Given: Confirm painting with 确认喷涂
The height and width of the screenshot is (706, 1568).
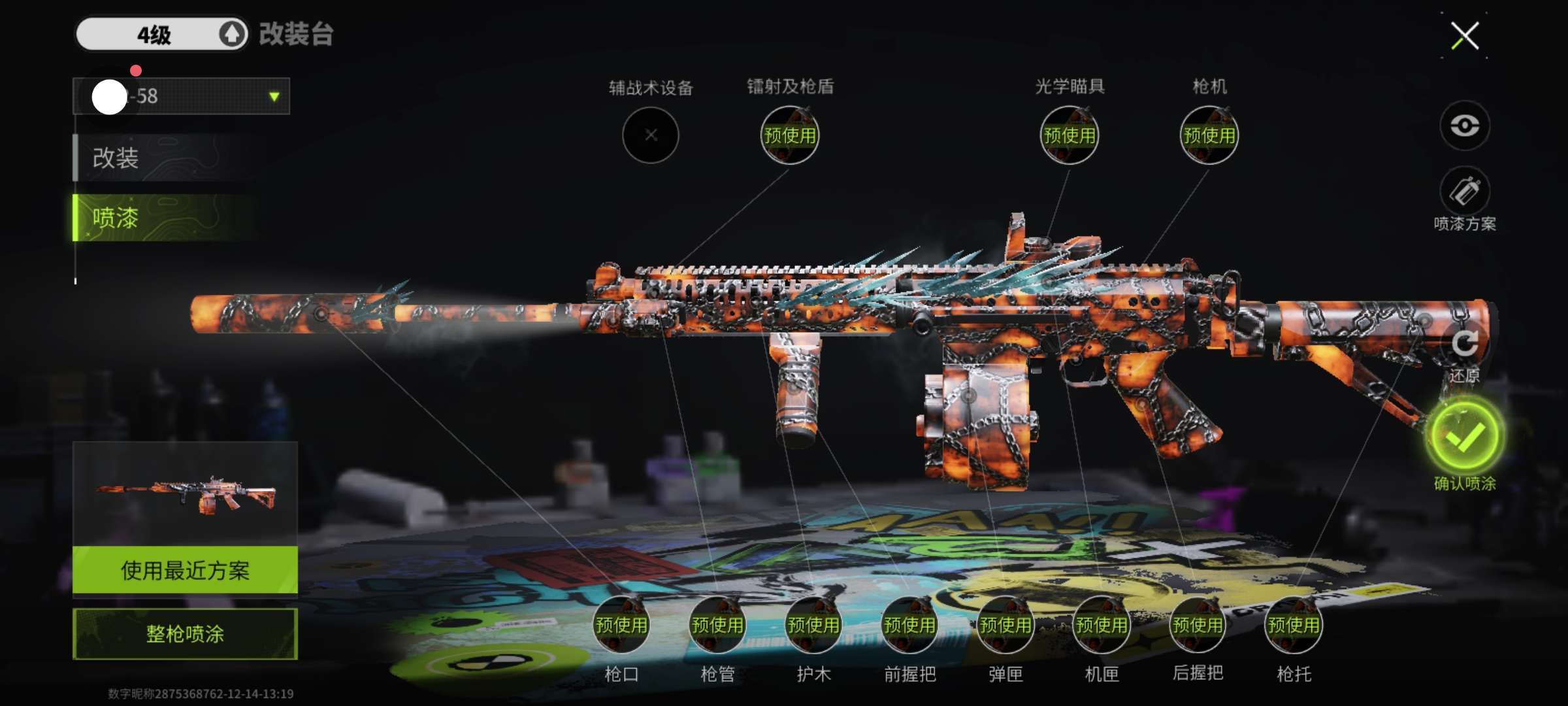Looking at the screenshot, I should (x=1464, y=437).
